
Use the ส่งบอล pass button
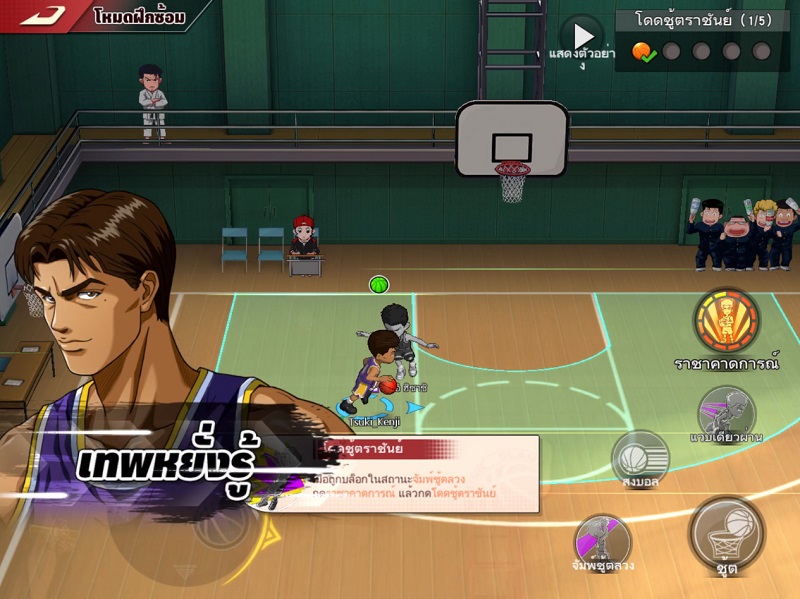[640, 458]
